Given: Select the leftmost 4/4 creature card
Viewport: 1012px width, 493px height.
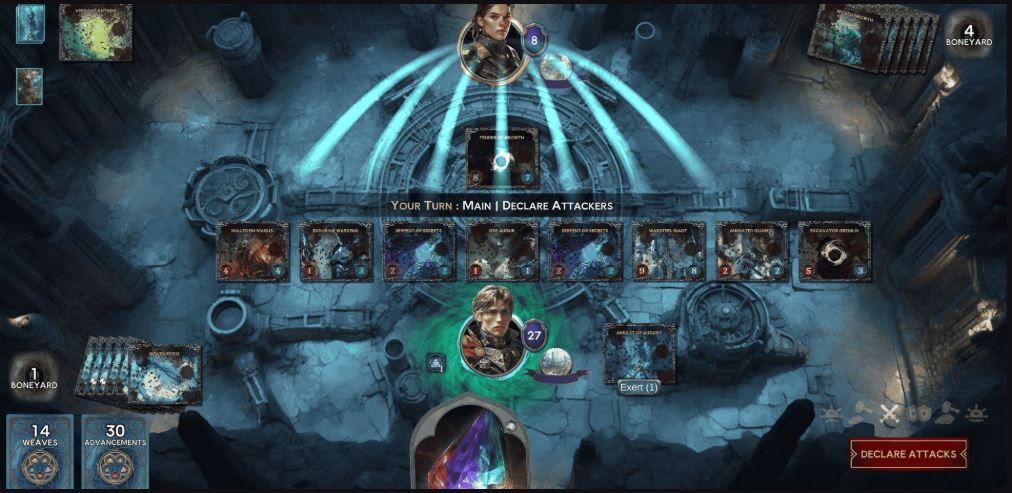Looking at the screenshot, I should (x=253, y=251).
